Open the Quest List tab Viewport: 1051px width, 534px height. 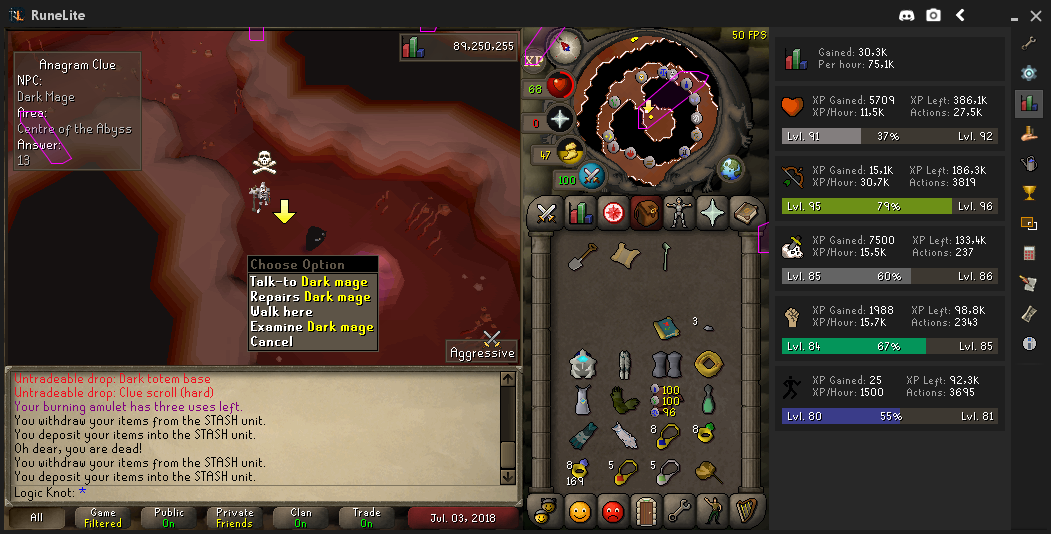(x=613, y=212)
